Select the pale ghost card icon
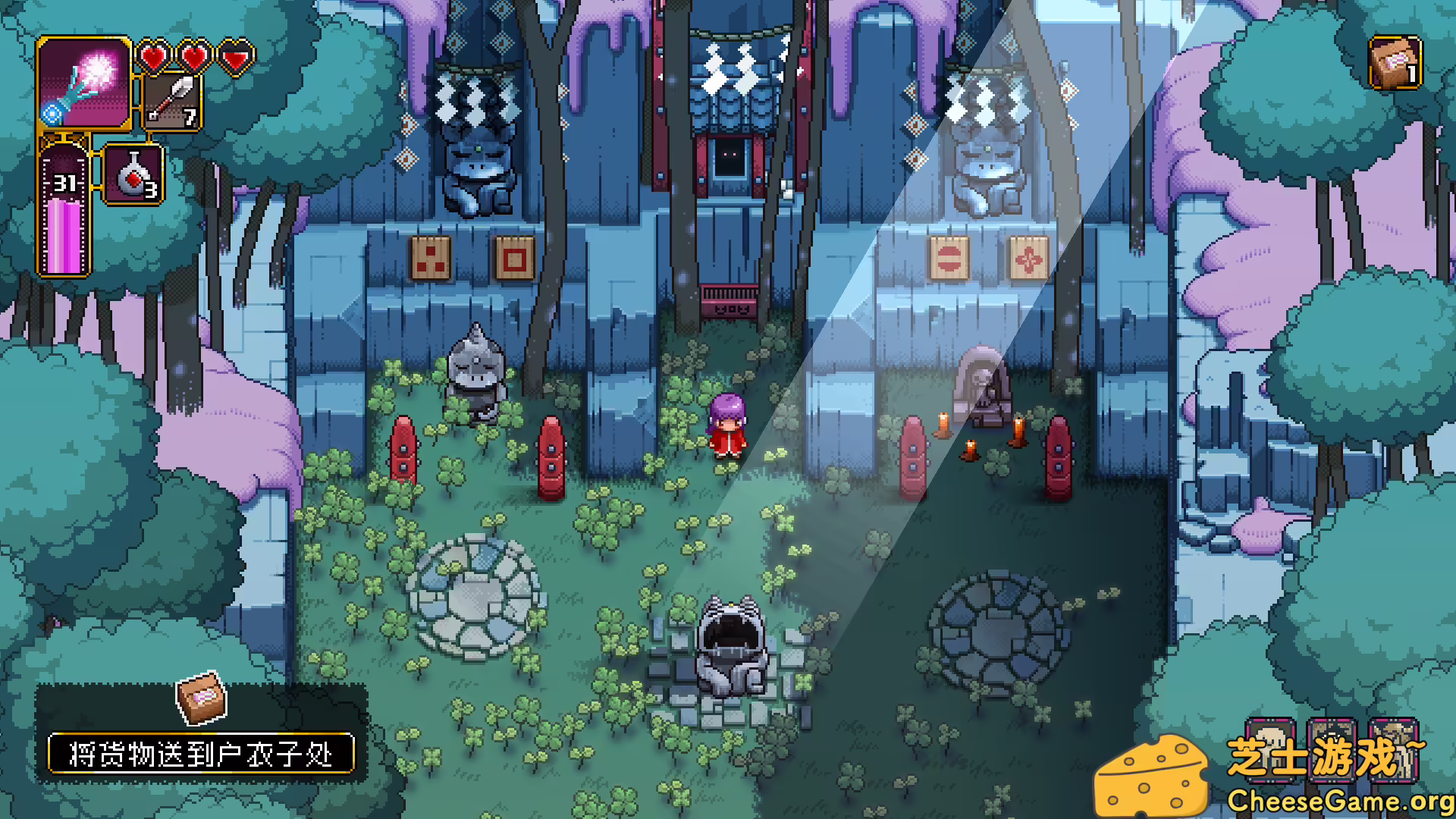 1271,750
